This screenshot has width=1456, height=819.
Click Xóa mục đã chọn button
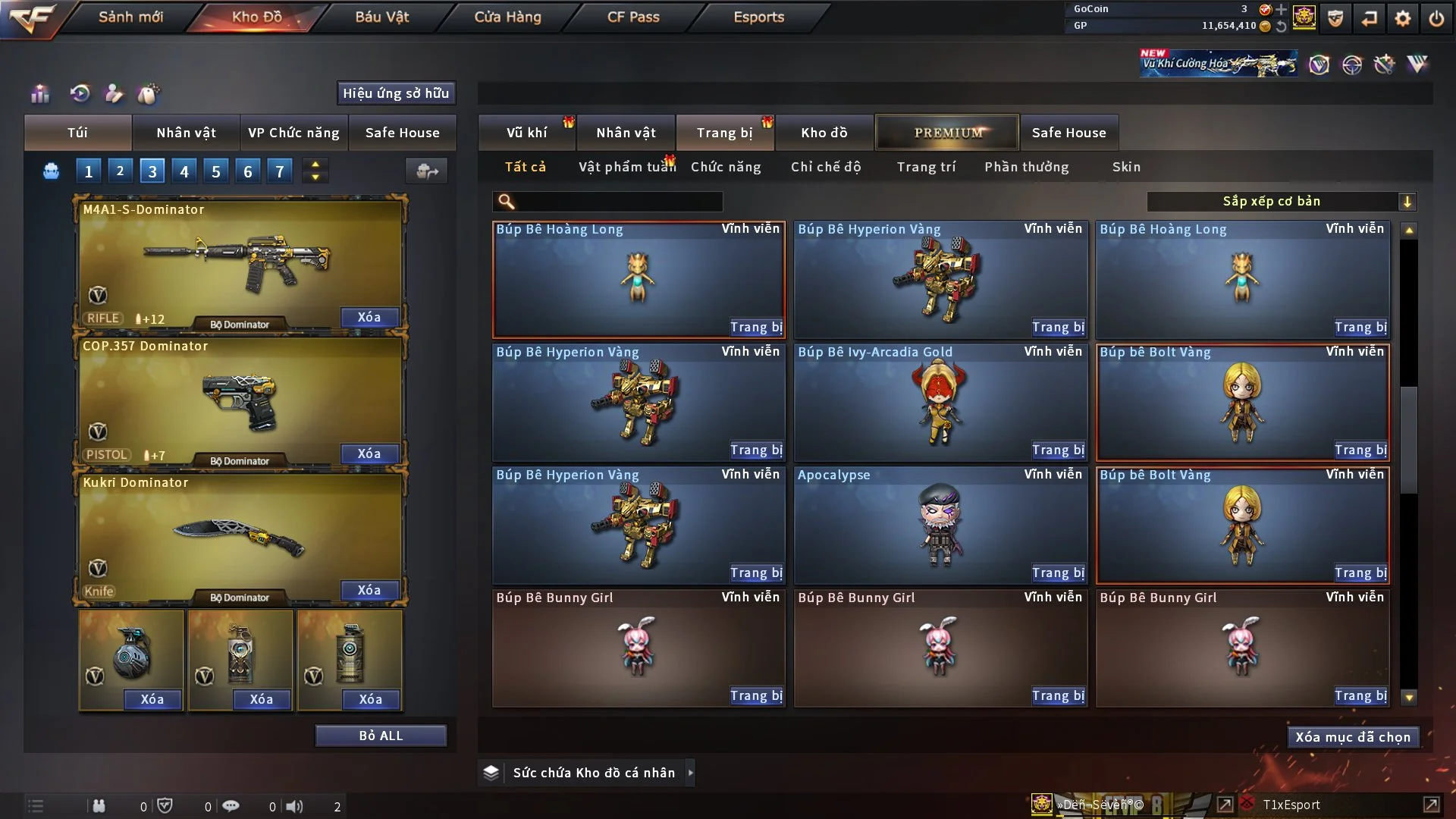click(x=1353, y=737)
